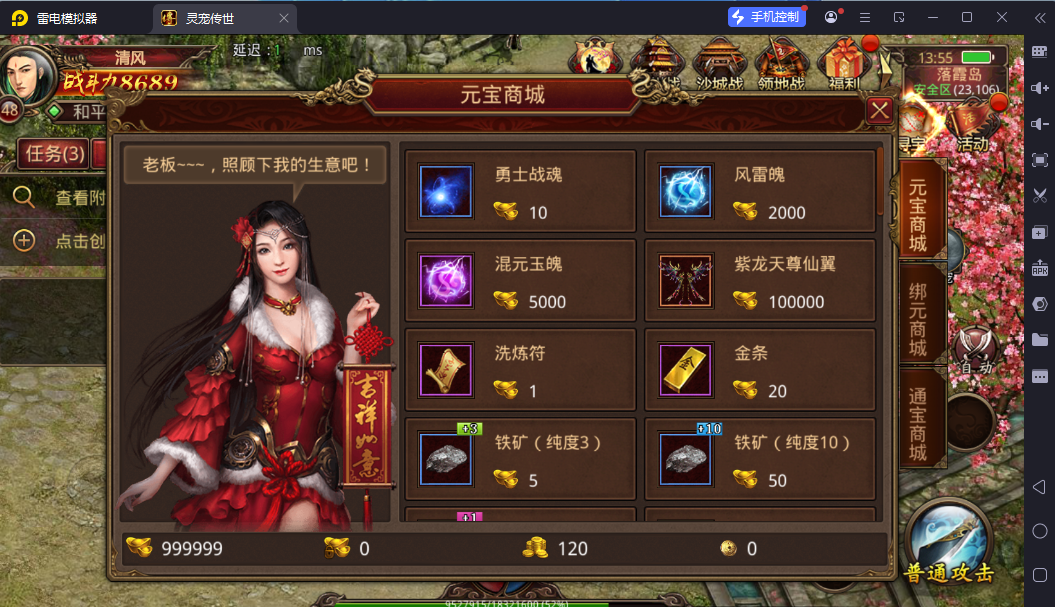Choose 铁矿（纯度10）iron ore

pos(760,460)
